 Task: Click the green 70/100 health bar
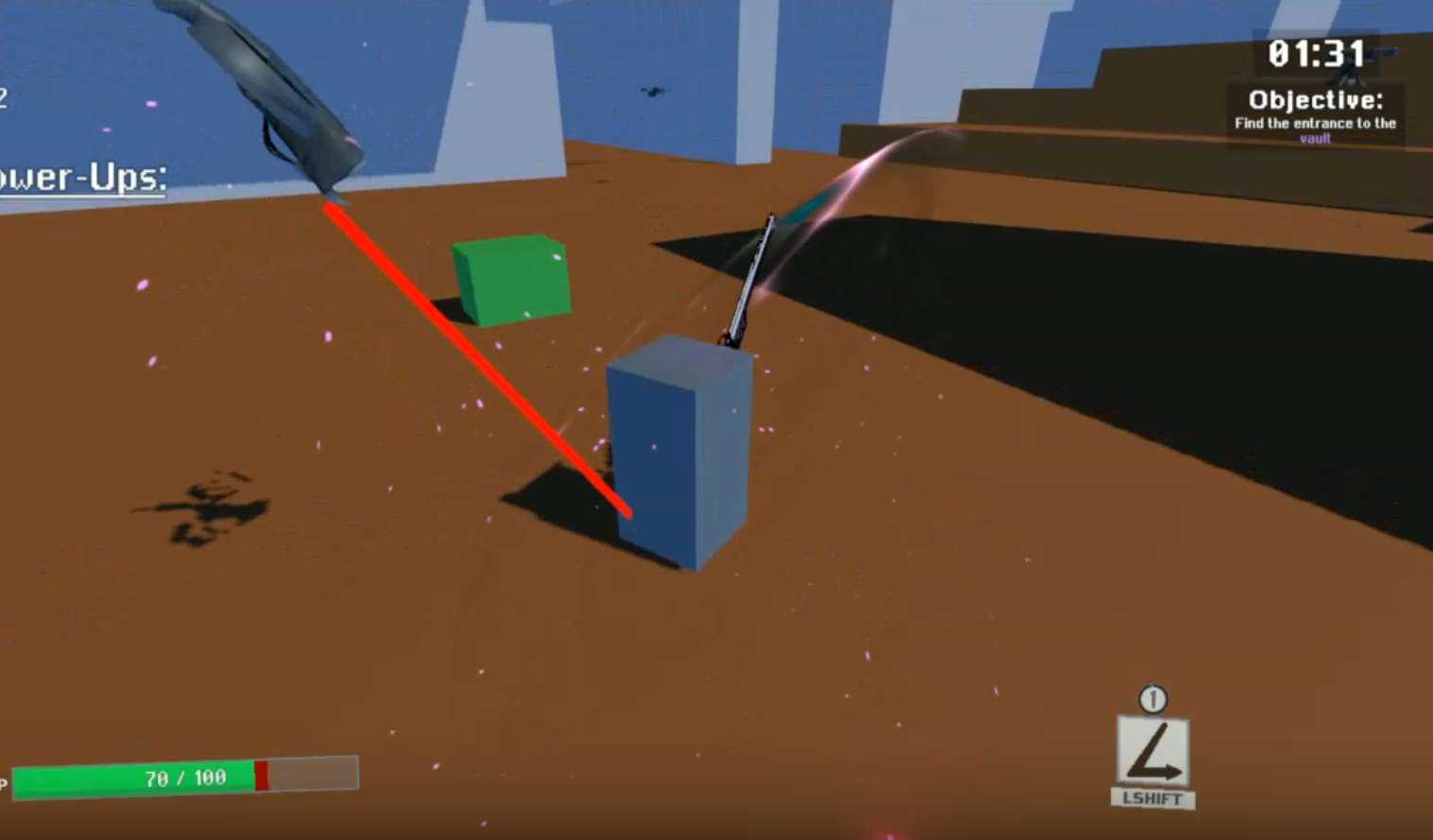click(x=184, y=778)
